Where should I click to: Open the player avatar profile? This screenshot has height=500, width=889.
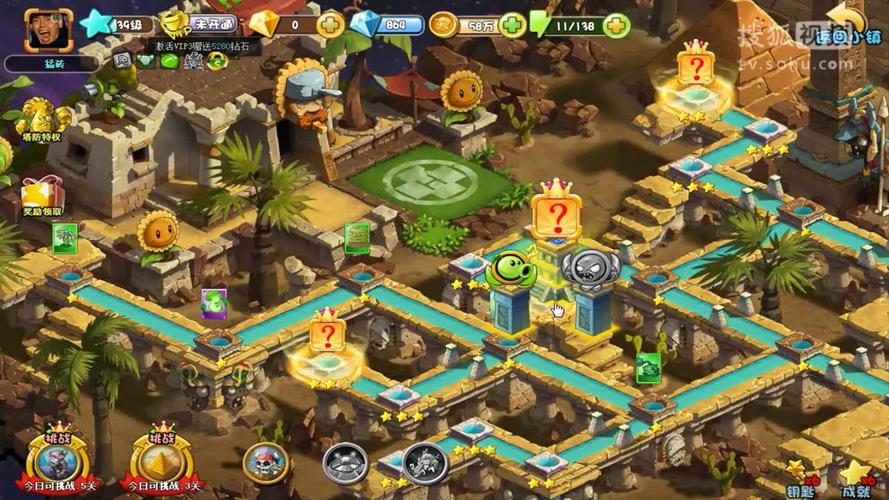[49, 32]
